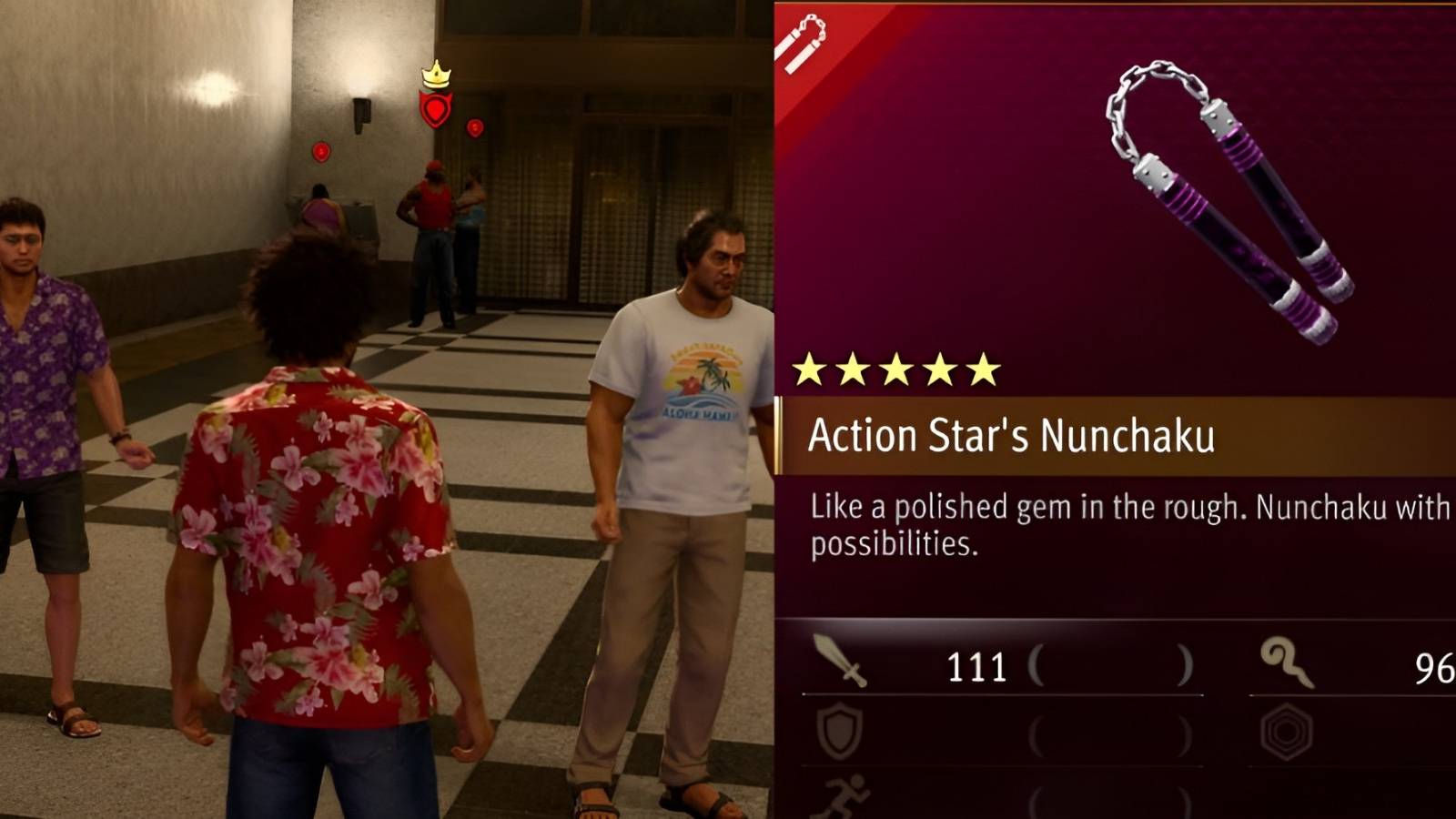The height and width of the screenshot is (819, 1456).
Task: Toggle the middle star in the rarity rating
Action: click(x=896, y=368)
